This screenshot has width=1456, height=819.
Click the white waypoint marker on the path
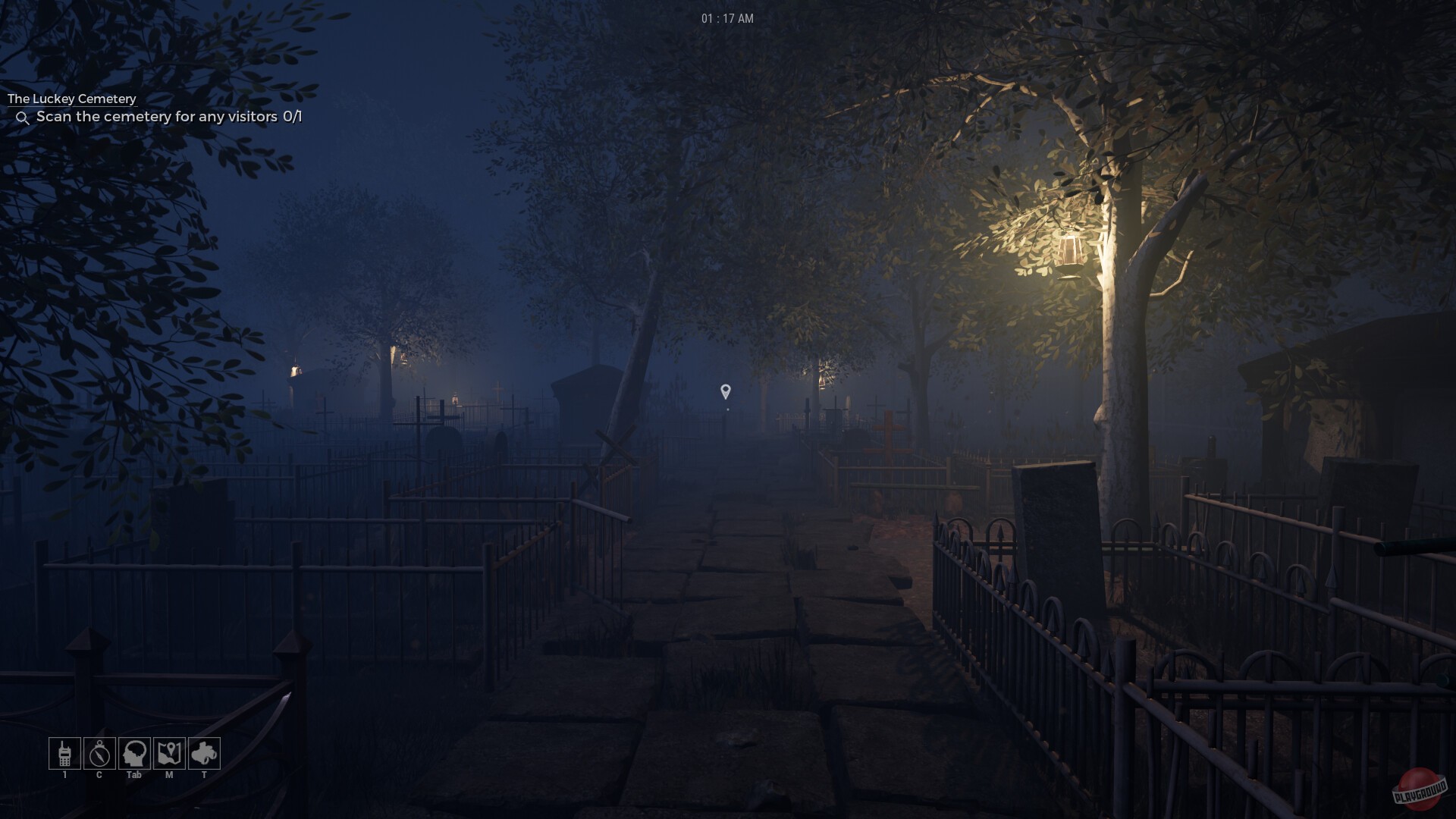726,391
